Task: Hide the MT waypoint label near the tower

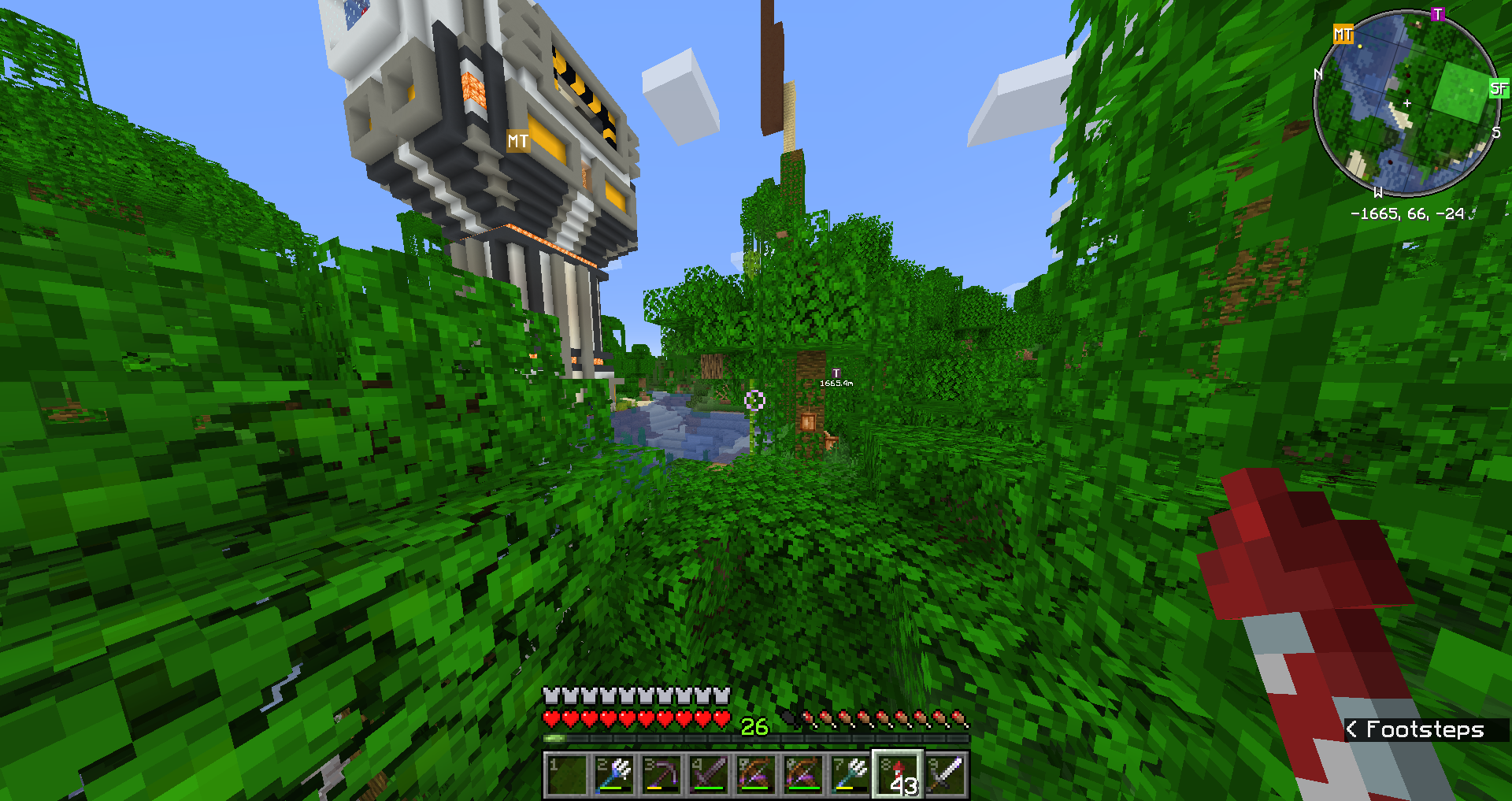Action: click(517, 142)
